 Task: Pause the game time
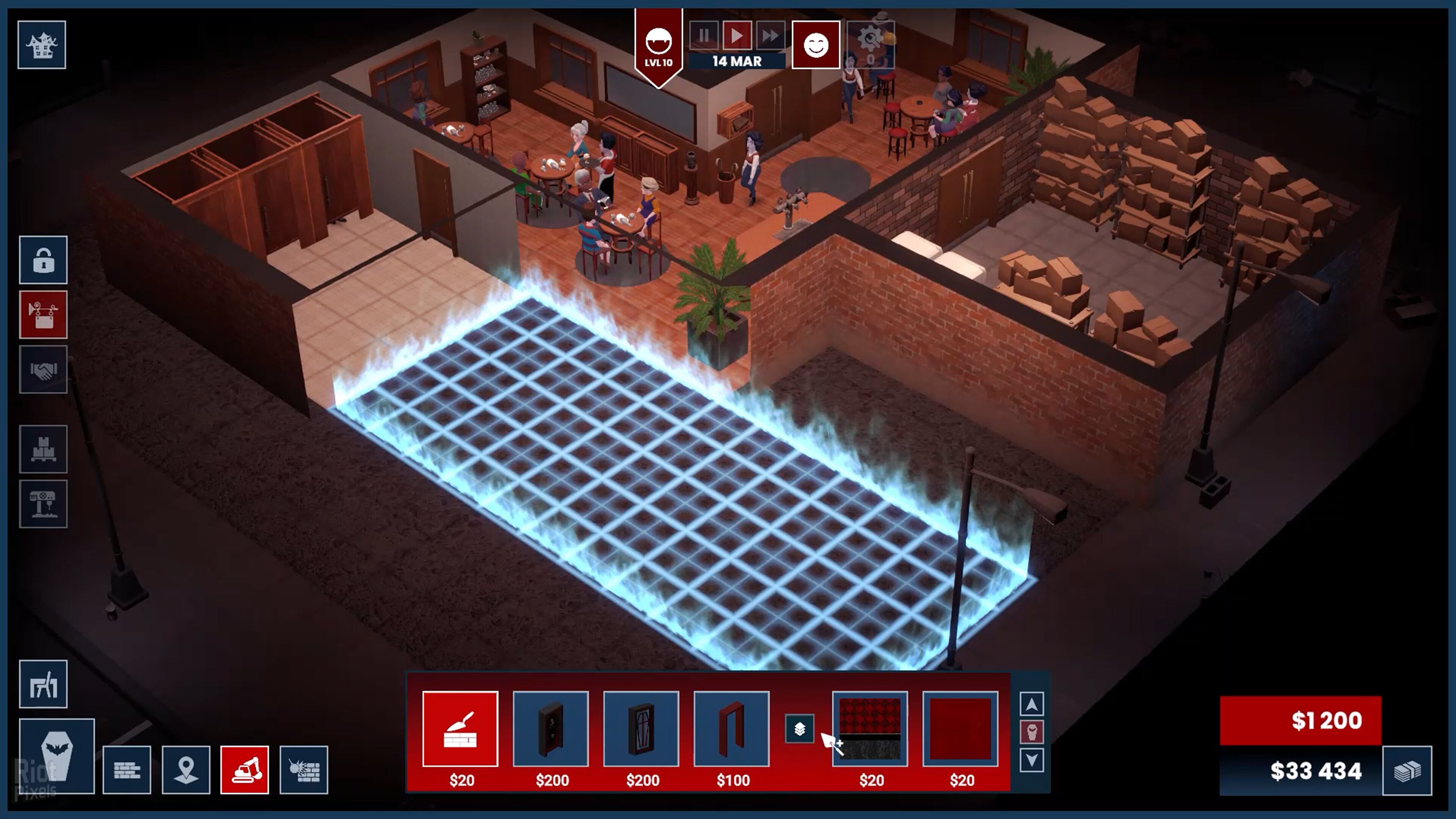tap(704, 36)
